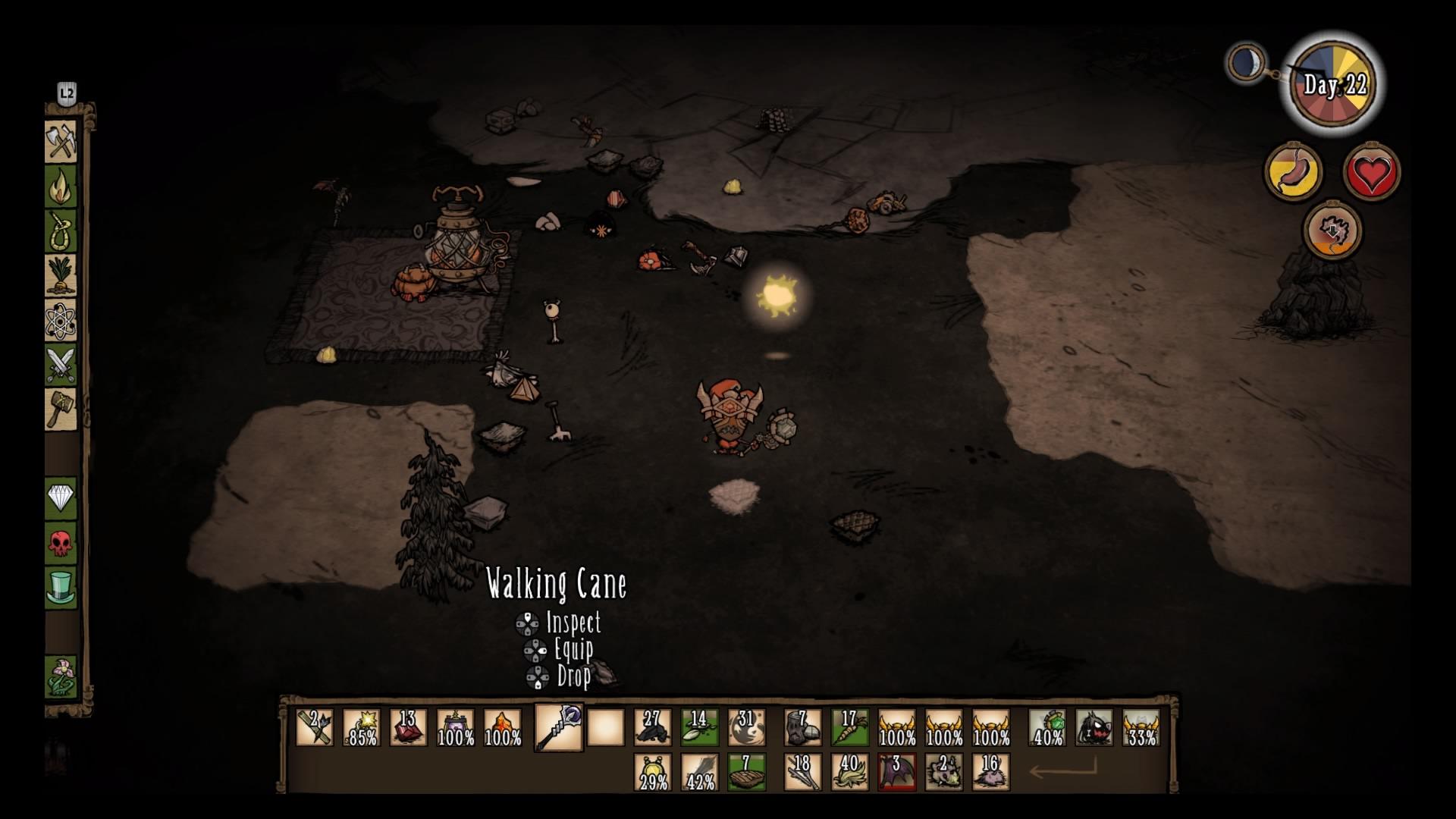Open the Magic red skull crafting tab
The width and height of the screenshot is (1456, 819).
pyautogui.click(x=61, y=543)
